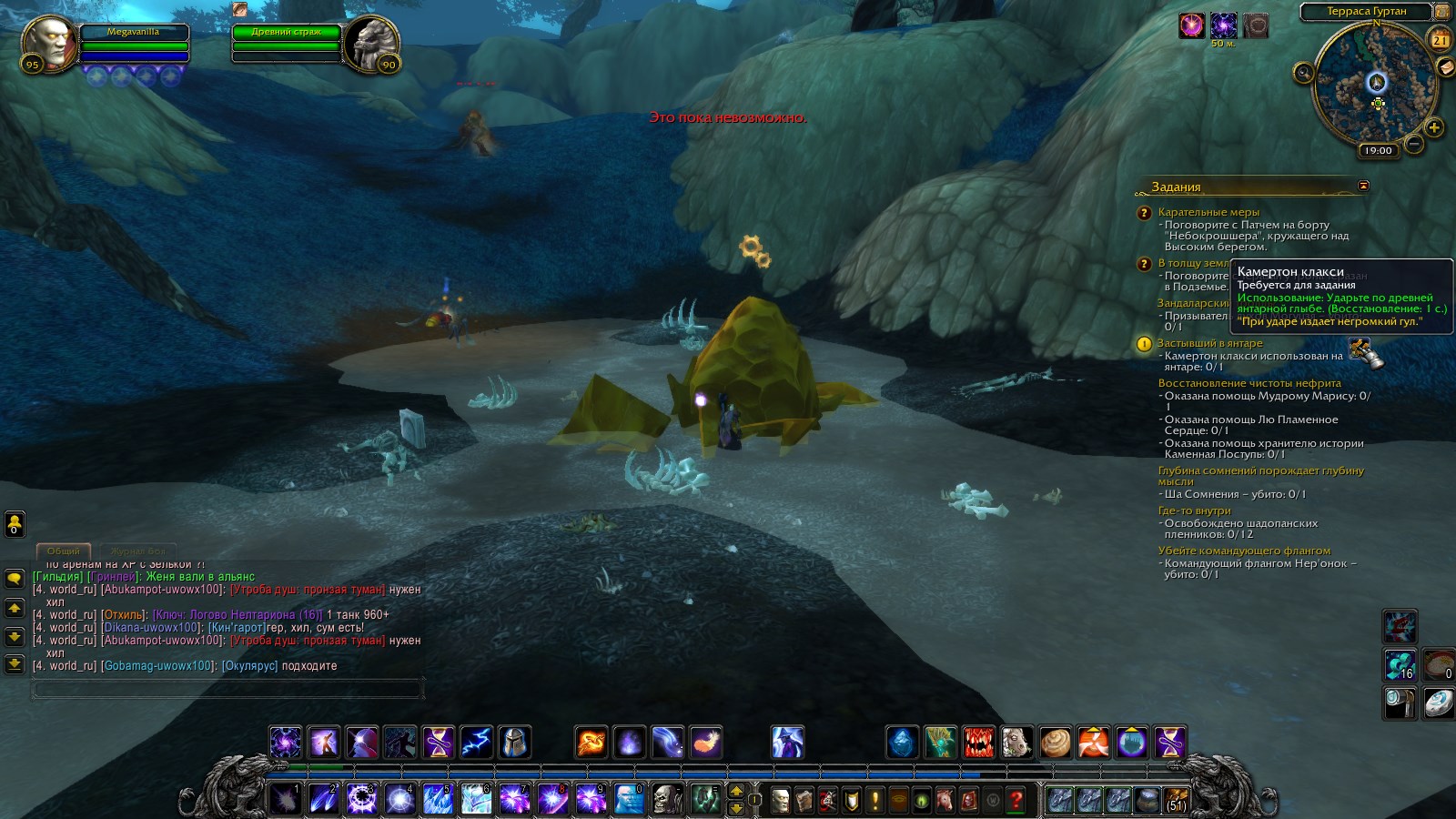1456x819 pixels.
Task: Open the red question mark help button
Action: point(1016,800)
